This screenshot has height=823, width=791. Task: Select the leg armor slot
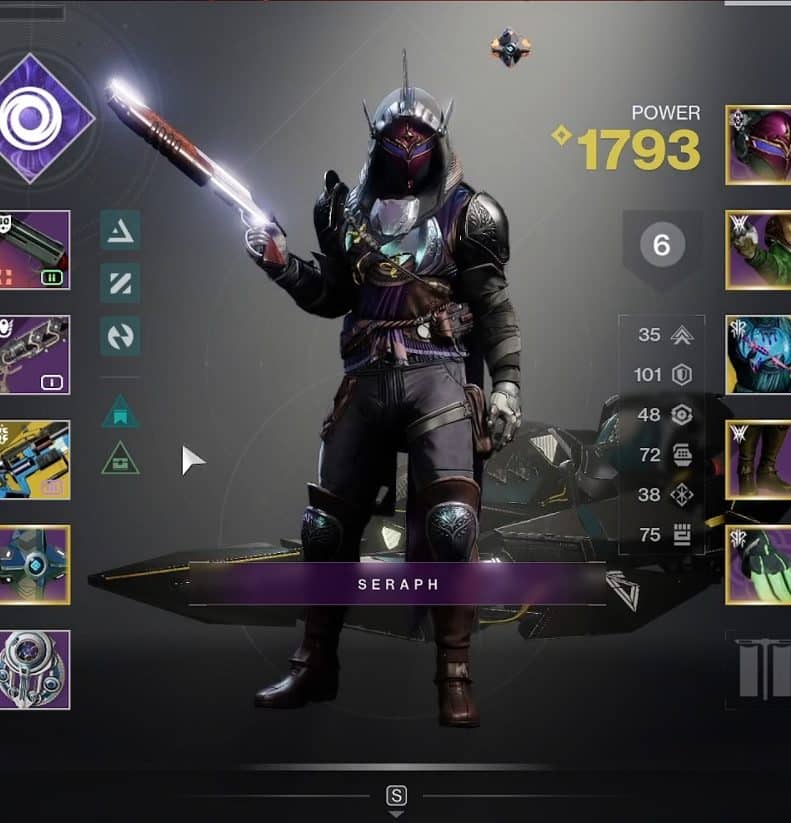pyautogui.click(x=759, y=460)
